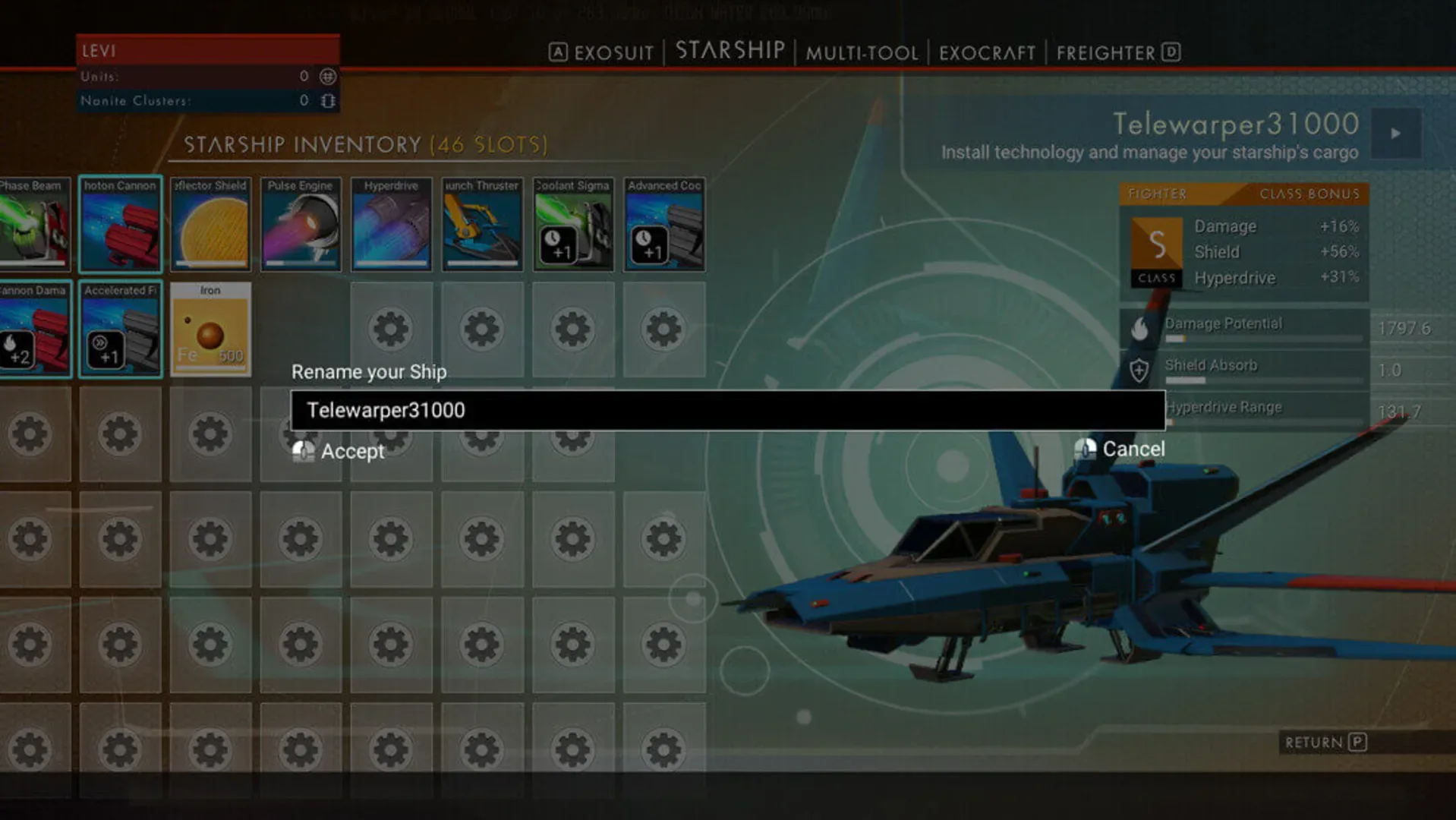
Task: Select the Hyperdrive technology slot
Action: tap(391, 225)
